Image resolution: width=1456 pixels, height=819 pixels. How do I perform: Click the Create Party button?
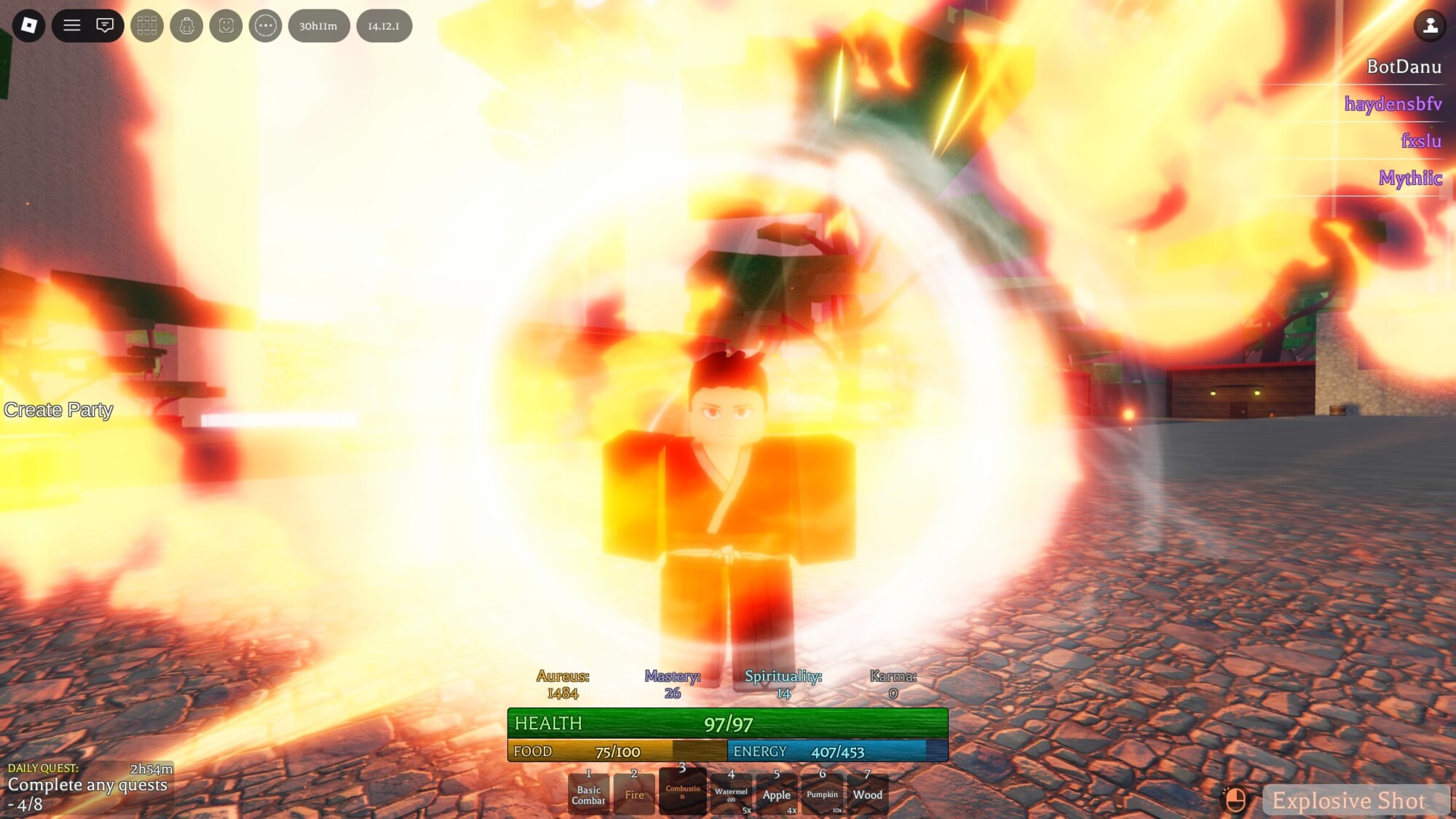click(58, 410)
